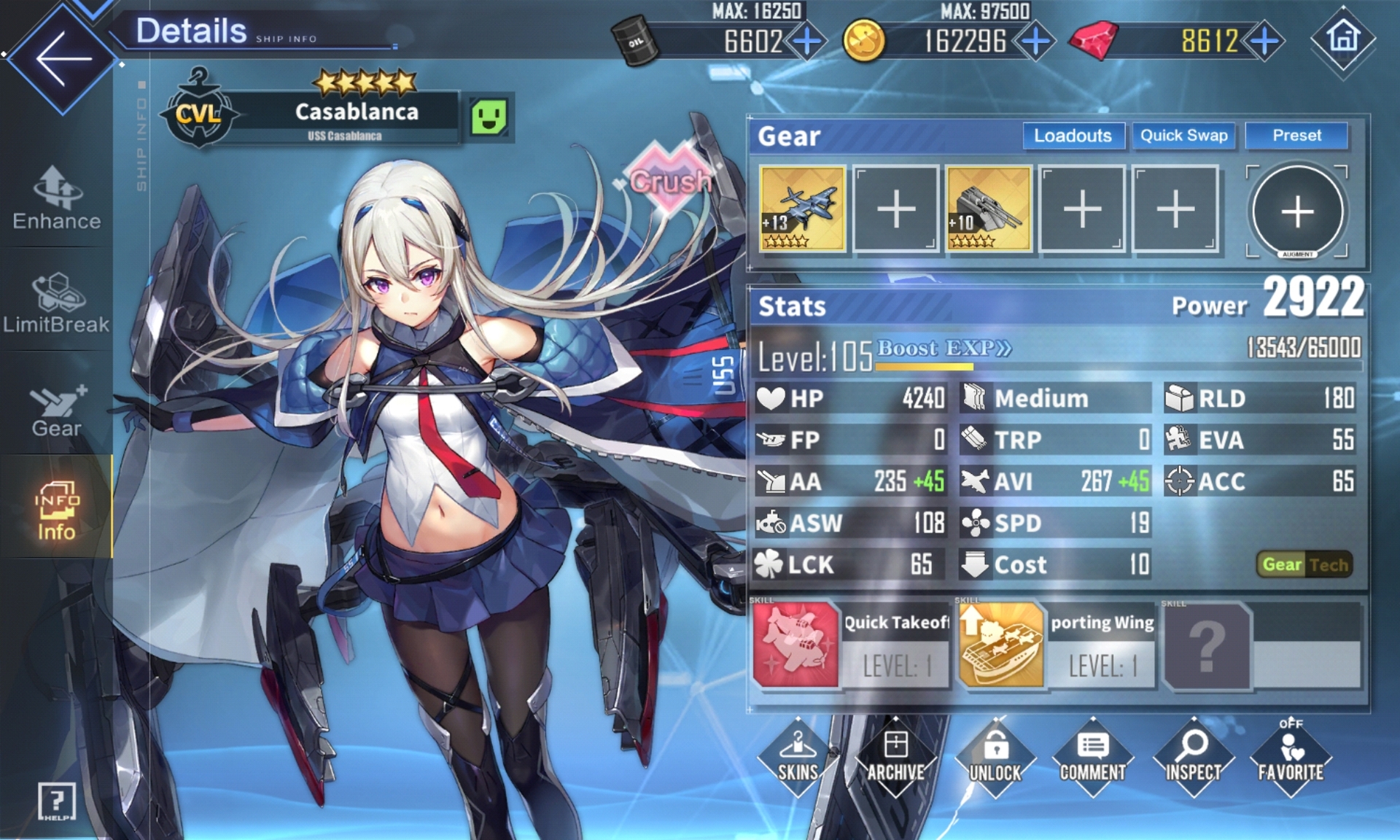Image resolution: width=1400 pixels, height=840 pixels.
Task: Tap Boost EXP next to level
Action: click(944, 349)
